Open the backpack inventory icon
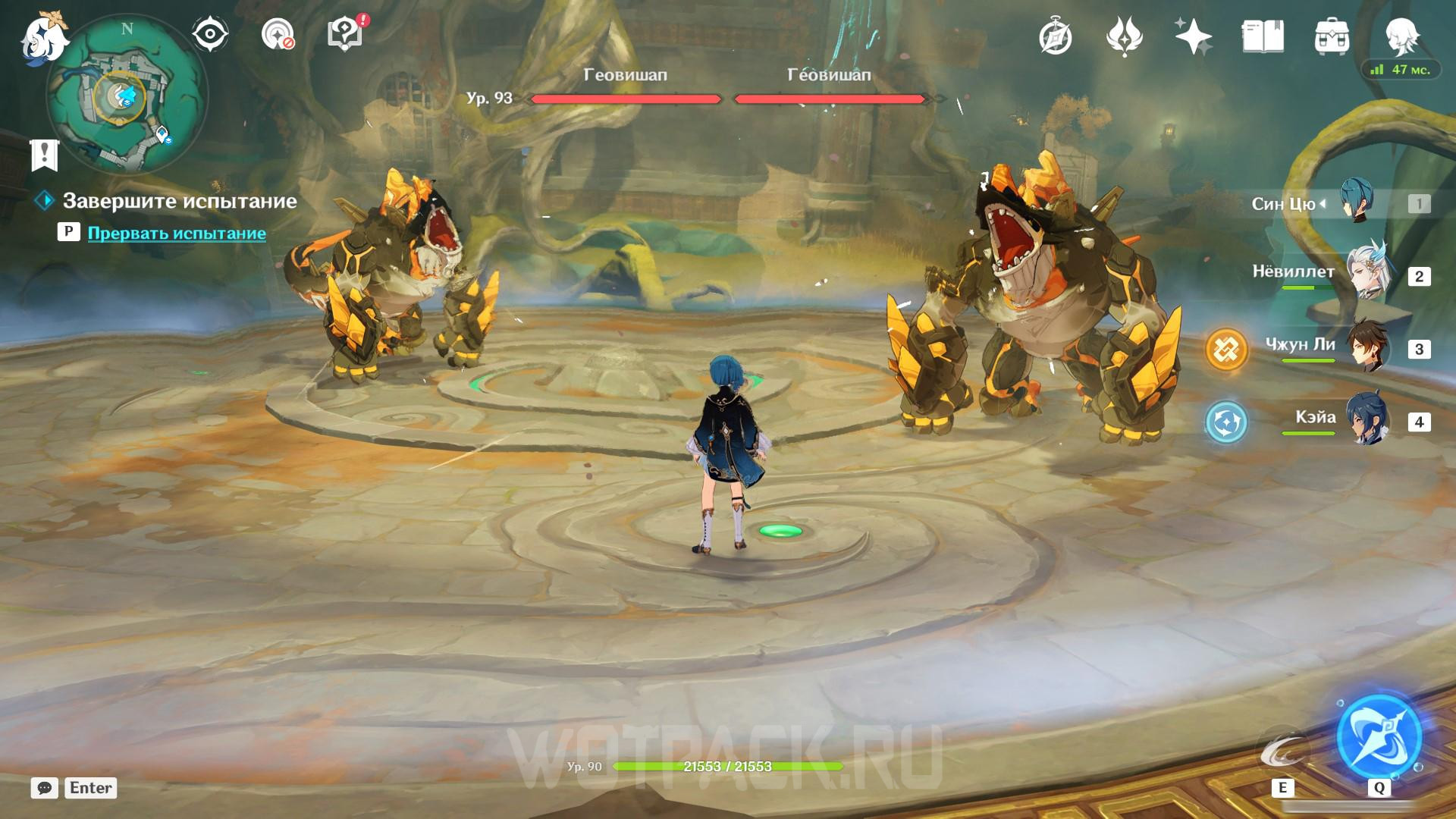Viewport: 1456px width, 819px height. tap(1332, 36)
